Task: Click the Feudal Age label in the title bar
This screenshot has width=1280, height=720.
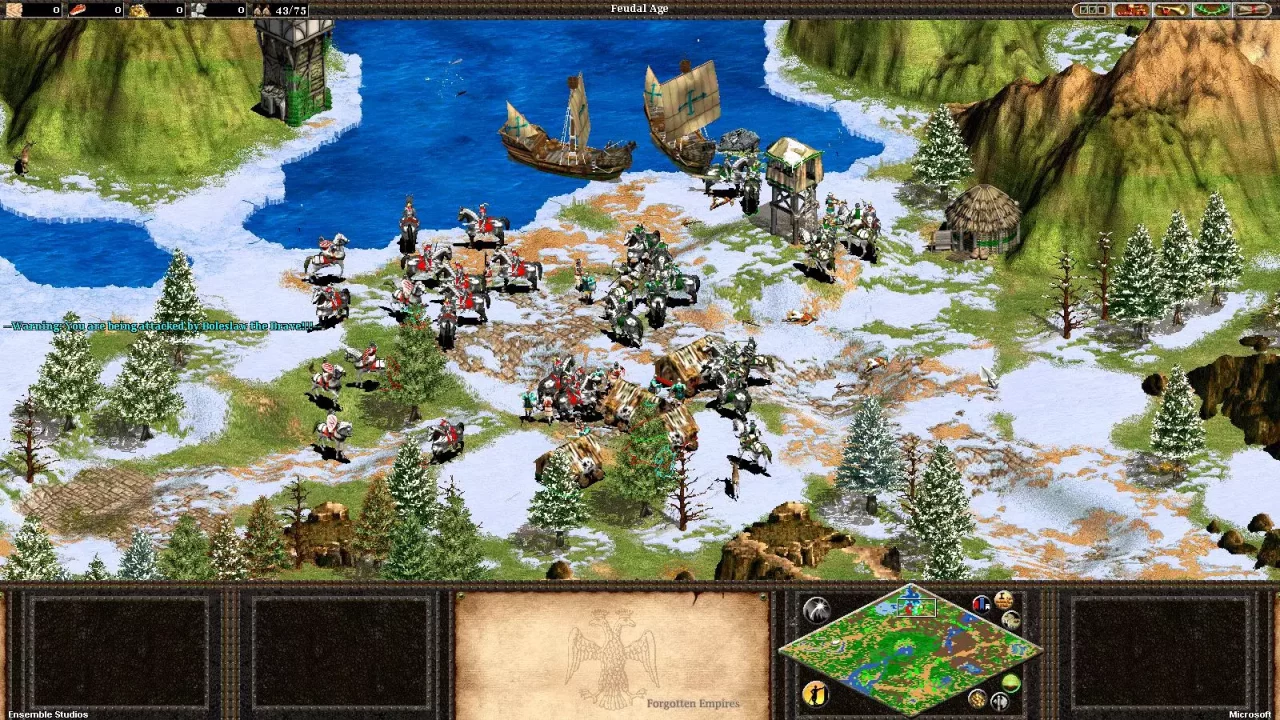Action: point(640,8)
